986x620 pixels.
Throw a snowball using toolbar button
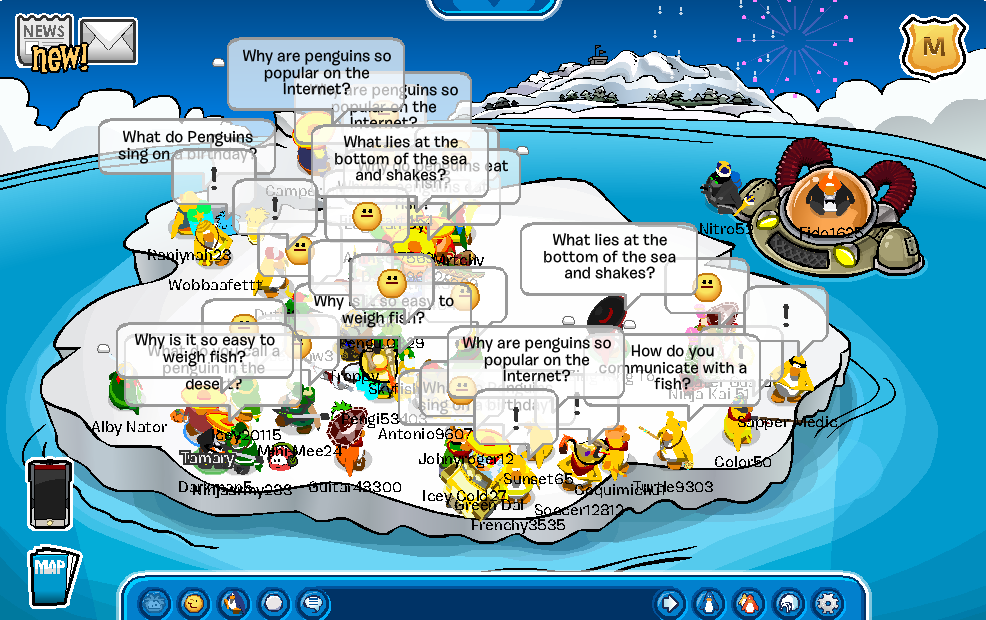pyautogui.click(x=273, y=603)
